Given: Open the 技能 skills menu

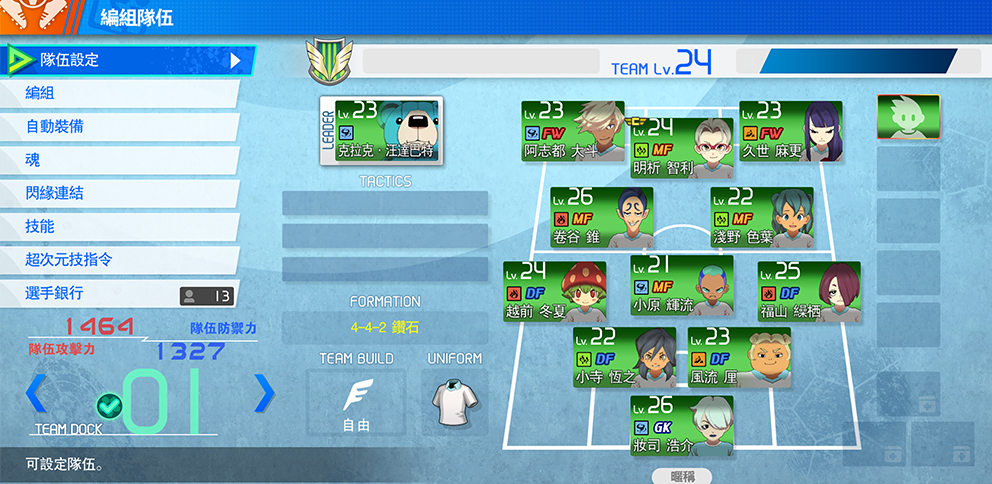Looking at the screenshot, I should pos(120,227).
